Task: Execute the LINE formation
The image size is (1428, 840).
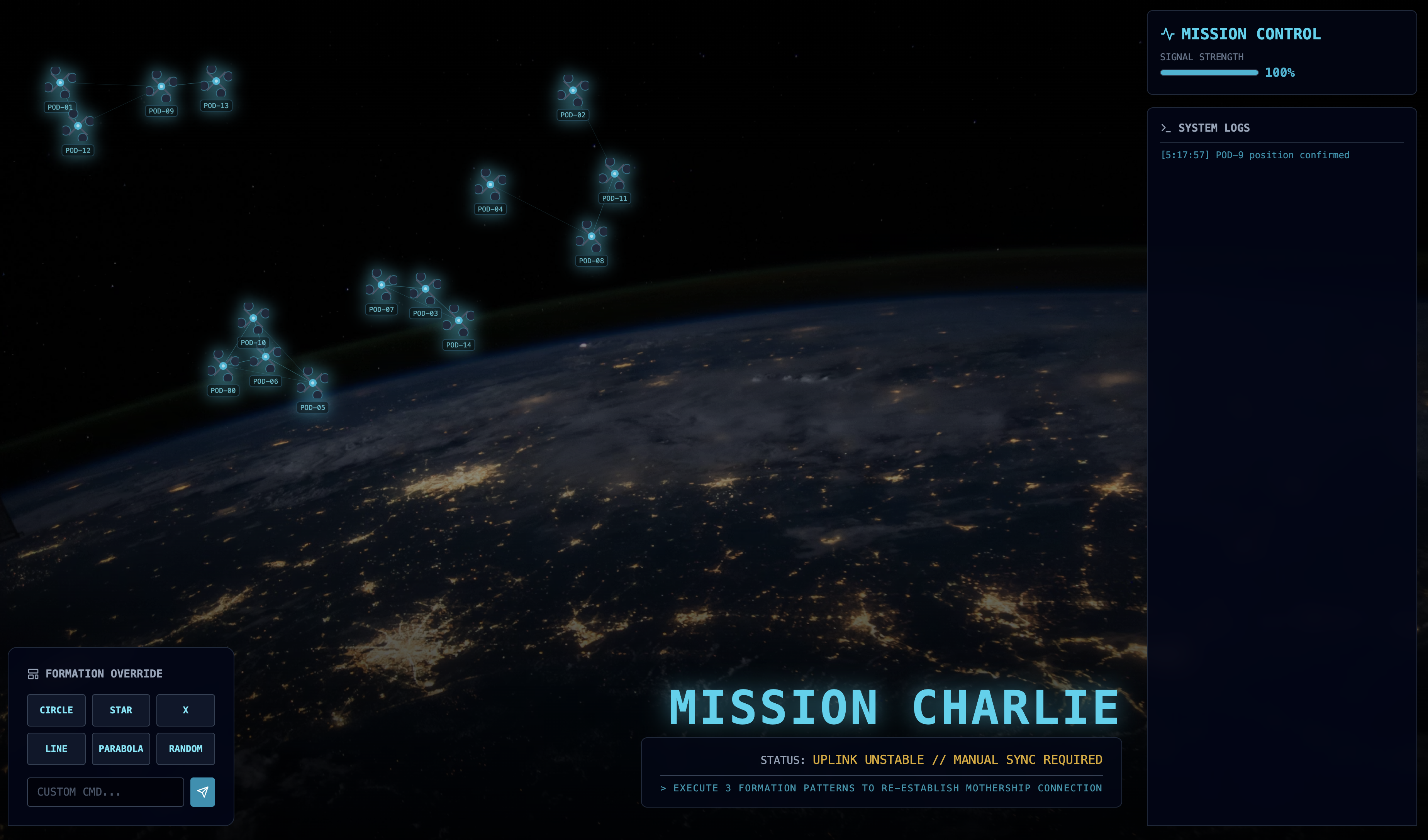Action: pyautogui.click(x=56, y=748)
